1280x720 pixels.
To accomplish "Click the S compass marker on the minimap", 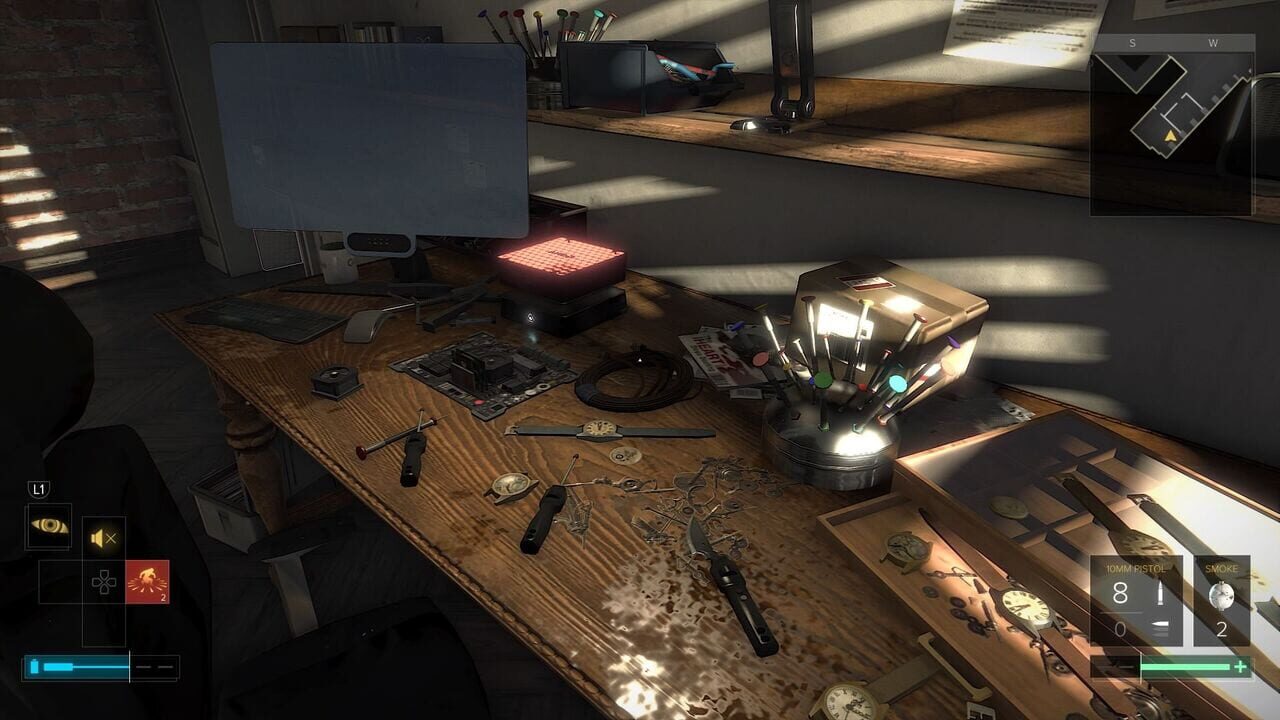I will click(1133, 44).
